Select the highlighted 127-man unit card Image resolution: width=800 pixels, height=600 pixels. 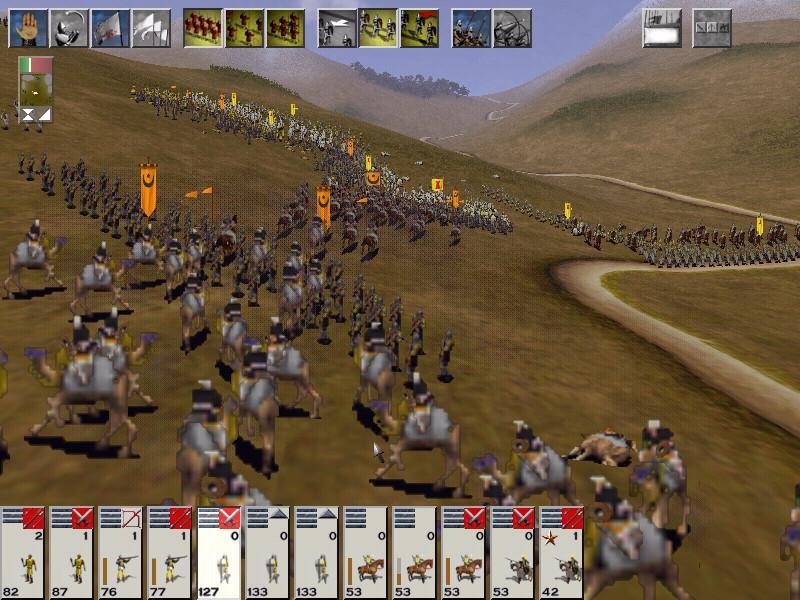point(220,552)
